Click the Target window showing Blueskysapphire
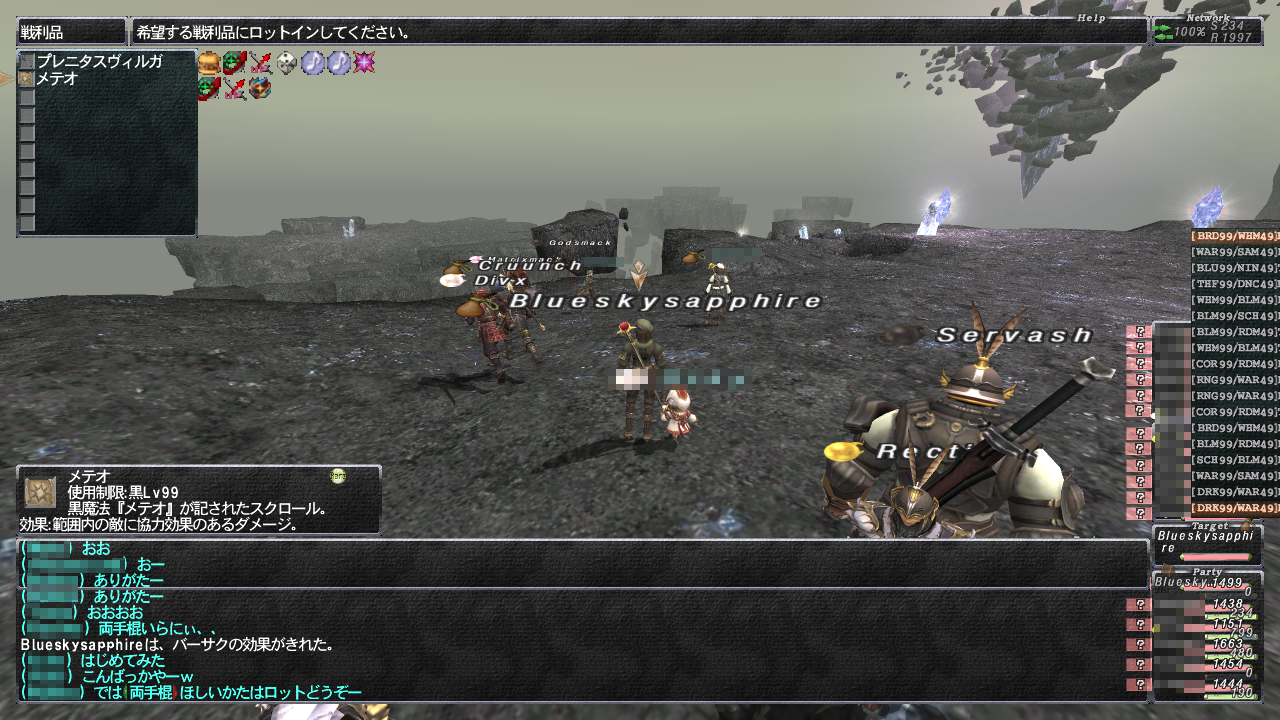Viewport: 1280px width, 720px height. pyautogui.click(x=1206, y=543)
